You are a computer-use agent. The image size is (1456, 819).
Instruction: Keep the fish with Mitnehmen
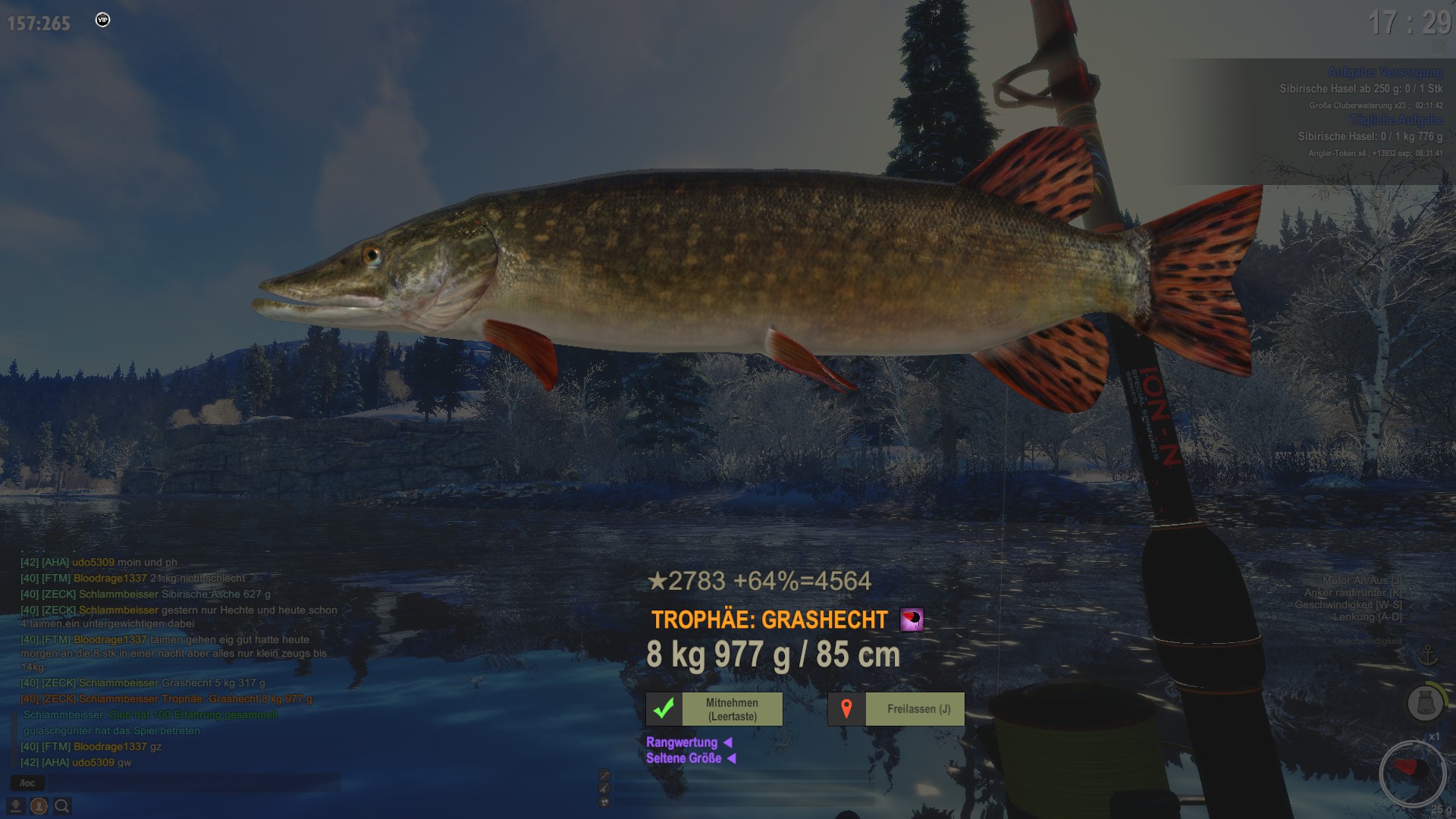coord(714,709)
